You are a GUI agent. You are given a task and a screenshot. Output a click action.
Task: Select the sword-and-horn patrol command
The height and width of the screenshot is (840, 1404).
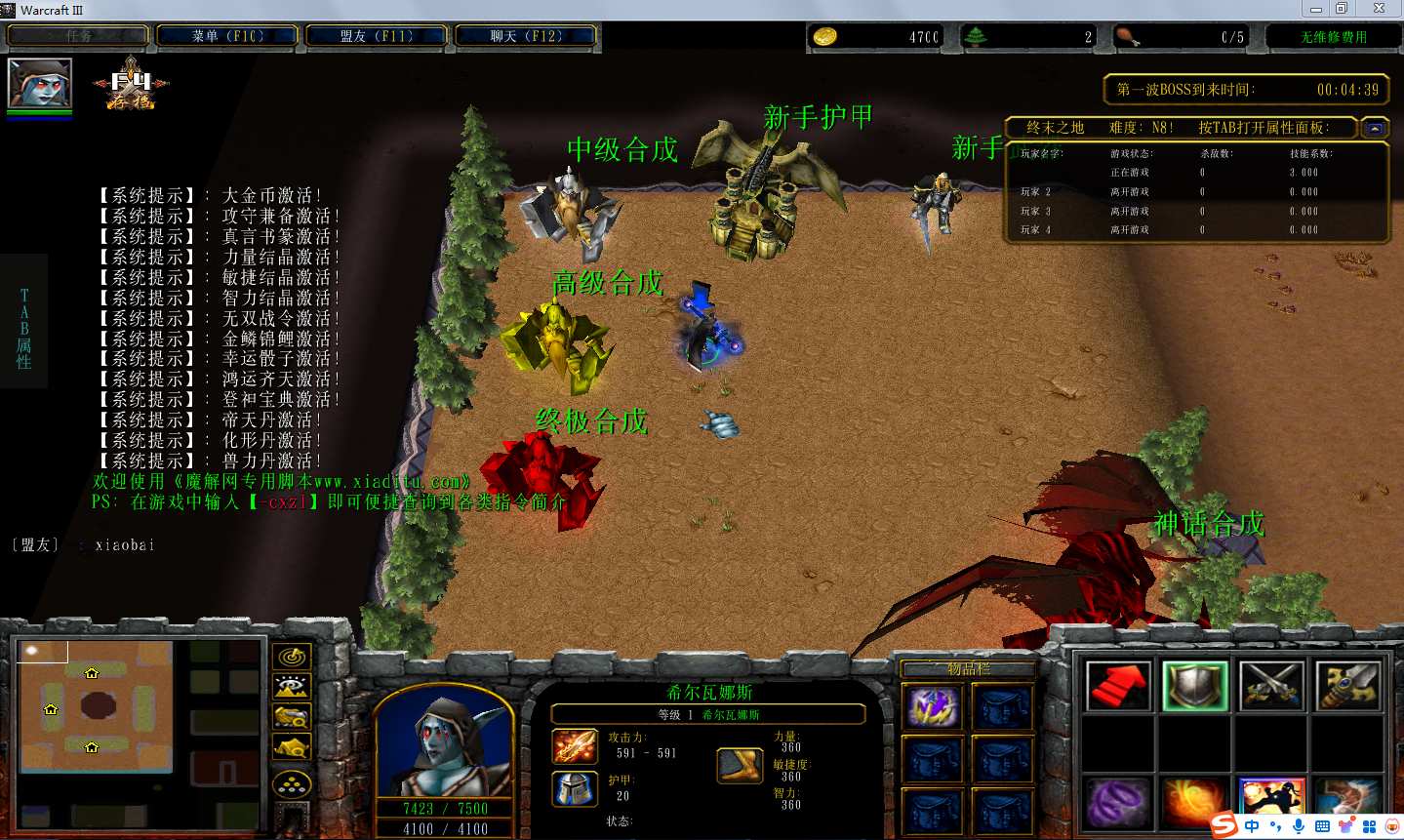tap(1346, 686)
